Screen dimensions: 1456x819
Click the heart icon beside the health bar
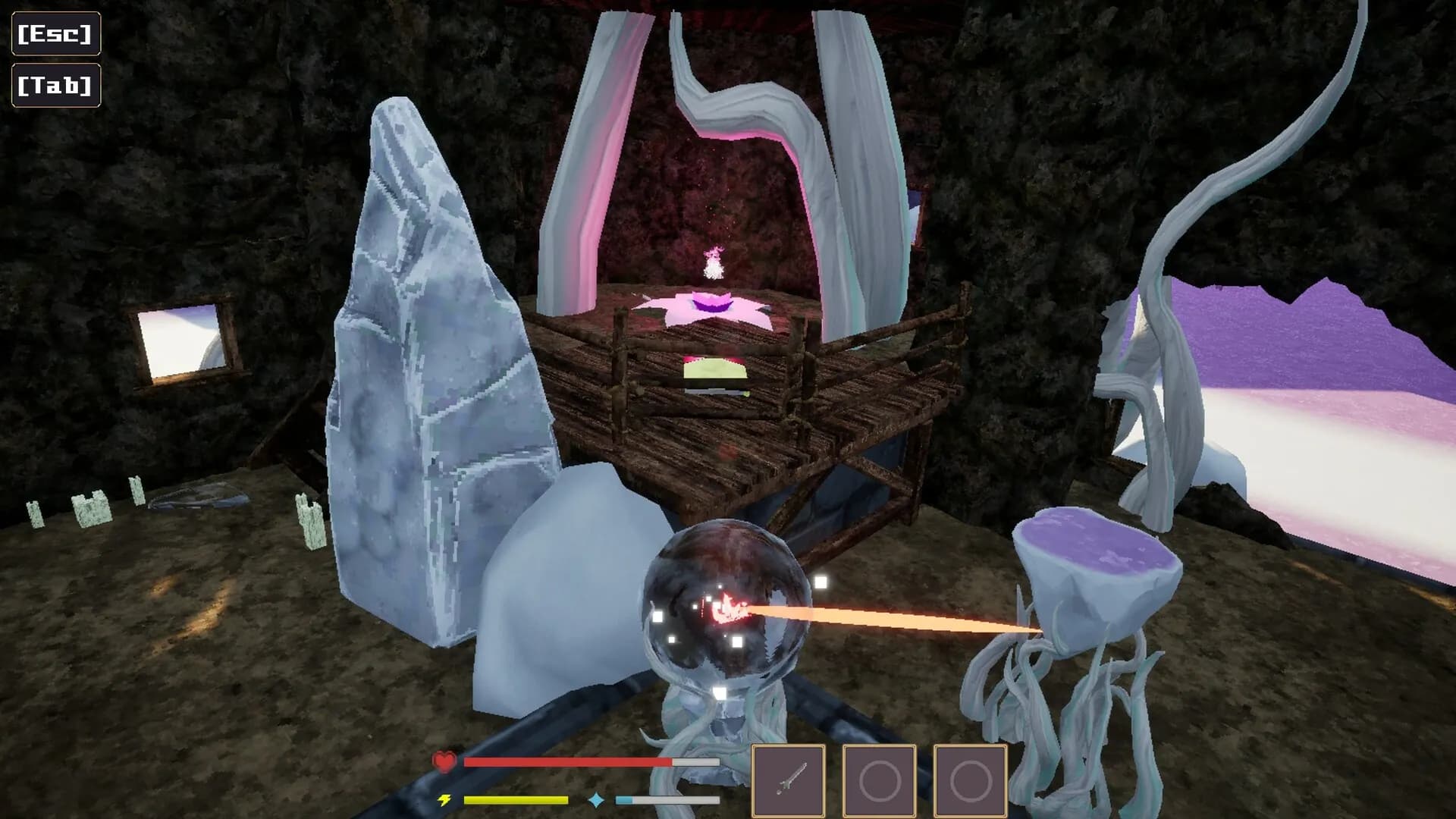[444, 762]
